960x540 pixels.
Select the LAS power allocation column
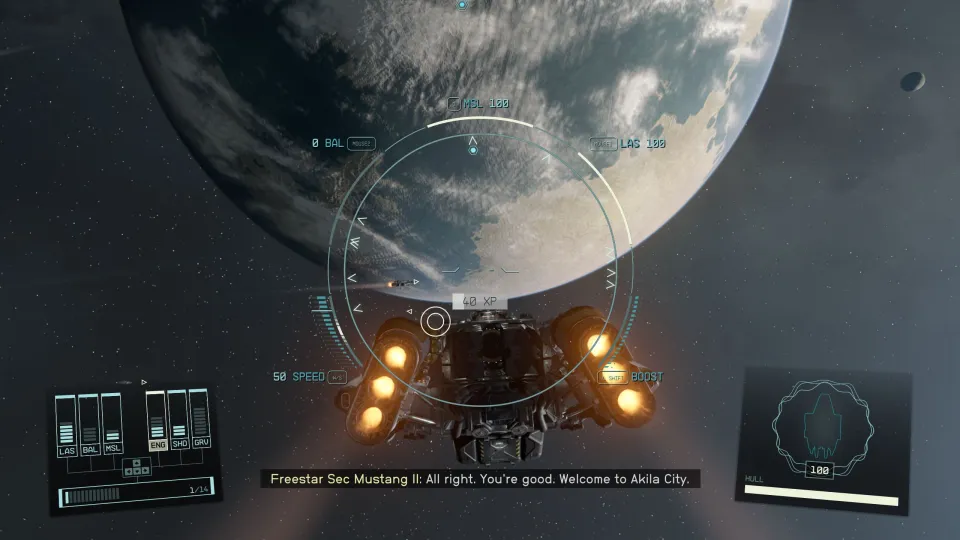[x=67, y=427]
